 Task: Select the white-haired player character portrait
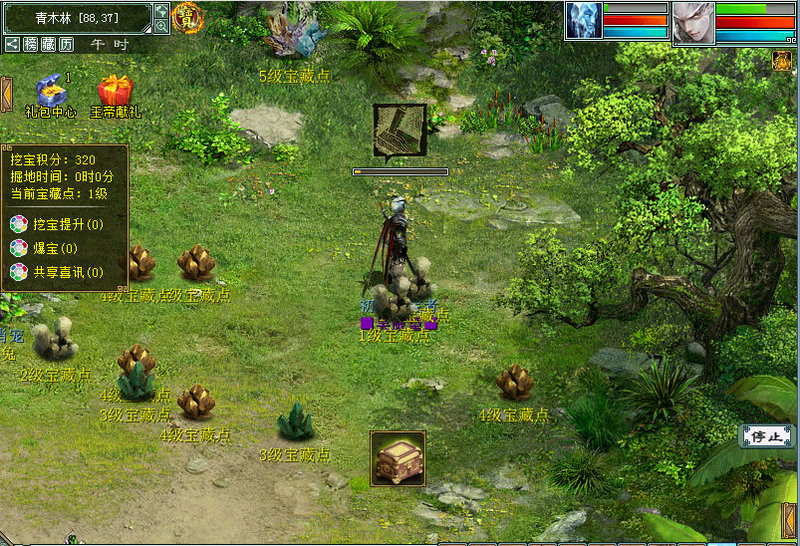[x=690, y=21]
